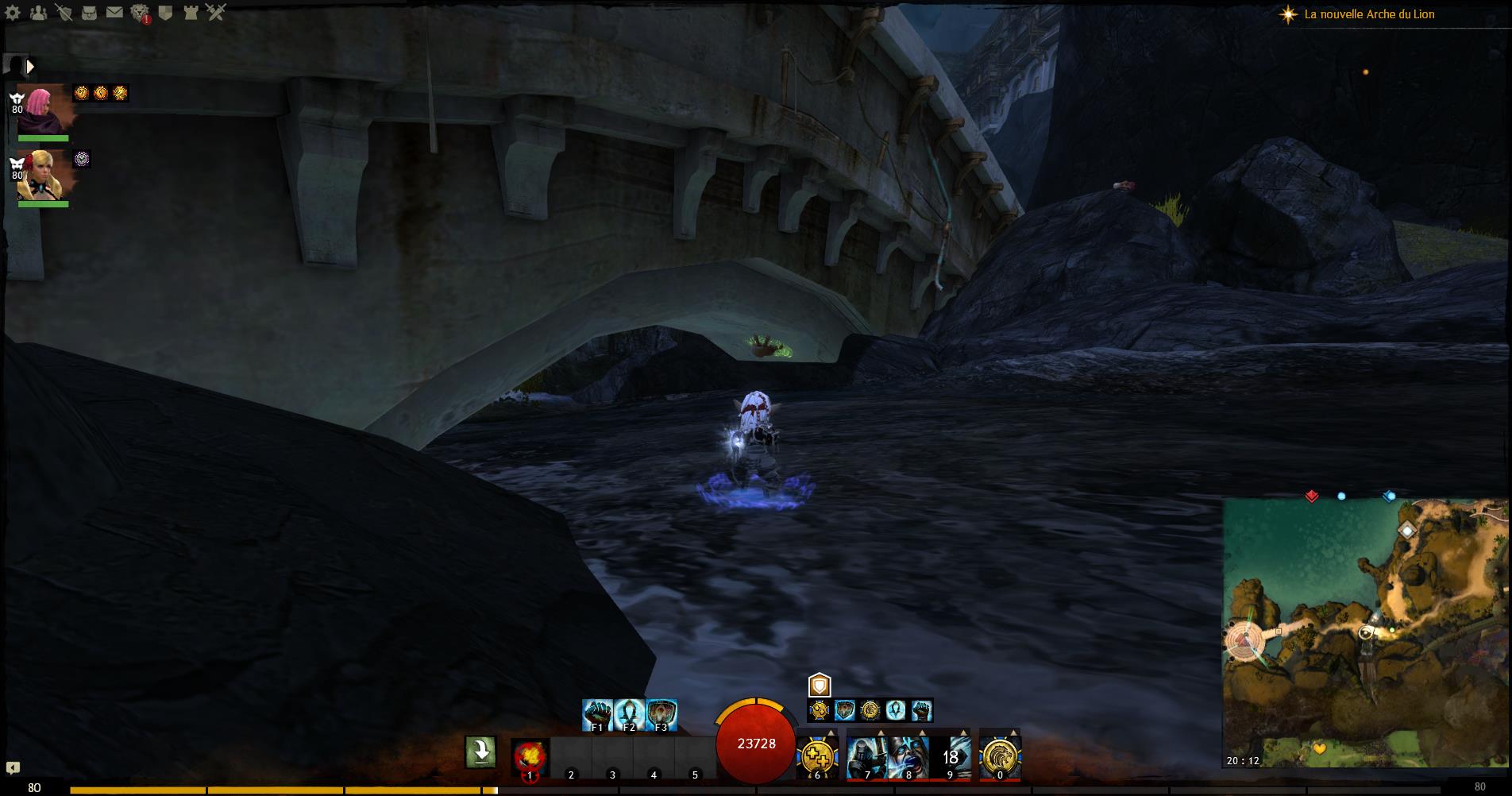Image resolution: width=1512 pixels, height=796 pixels.
Task: Activate the armored knight skill in slot 7
Action: pos(866,756)
